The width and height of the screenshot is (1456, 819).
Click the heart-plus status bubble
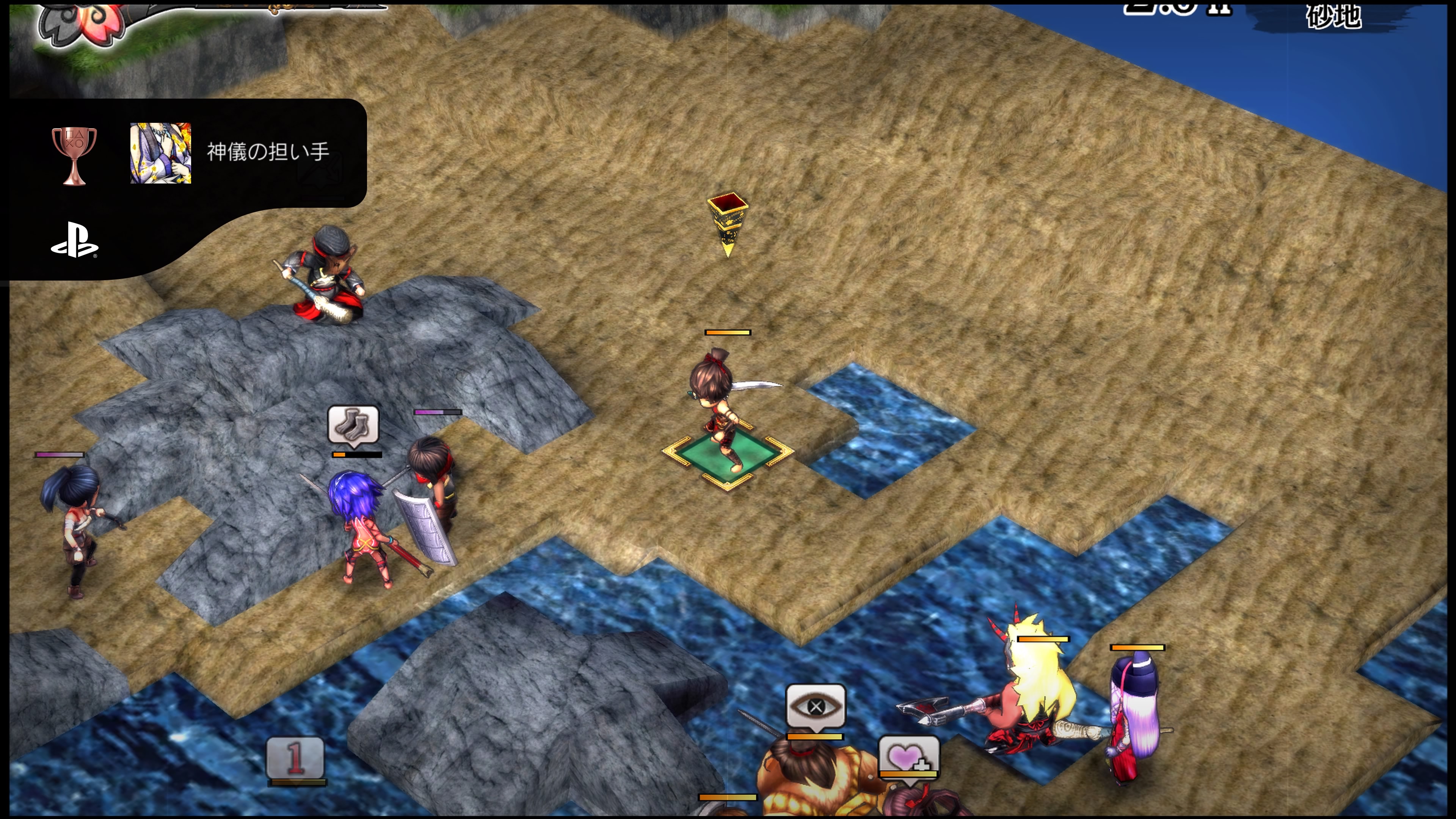coord(908,756)
